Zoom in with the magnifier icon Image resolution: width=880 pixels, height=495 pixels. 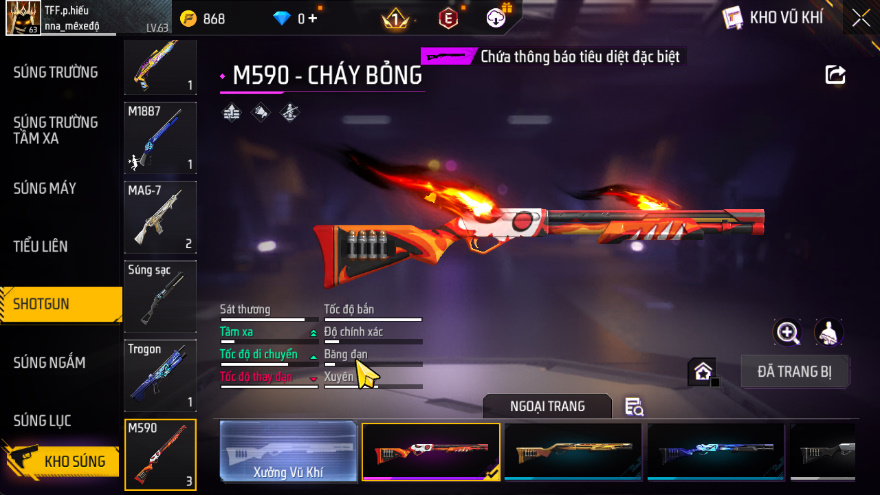tap(788, 333)
